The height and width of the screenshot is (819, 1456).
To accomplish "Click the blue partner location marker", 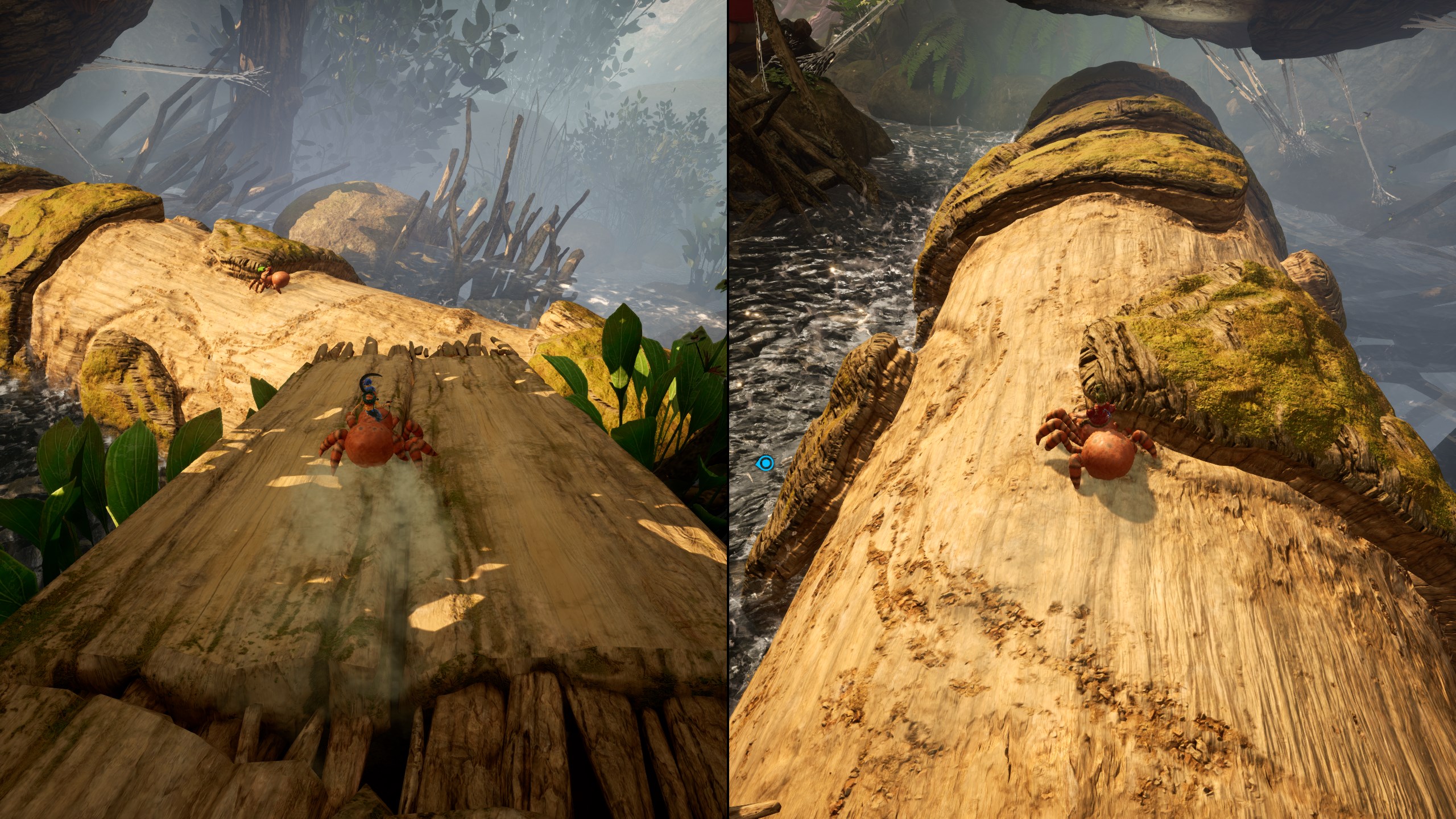I will click(x=766, y=463).
